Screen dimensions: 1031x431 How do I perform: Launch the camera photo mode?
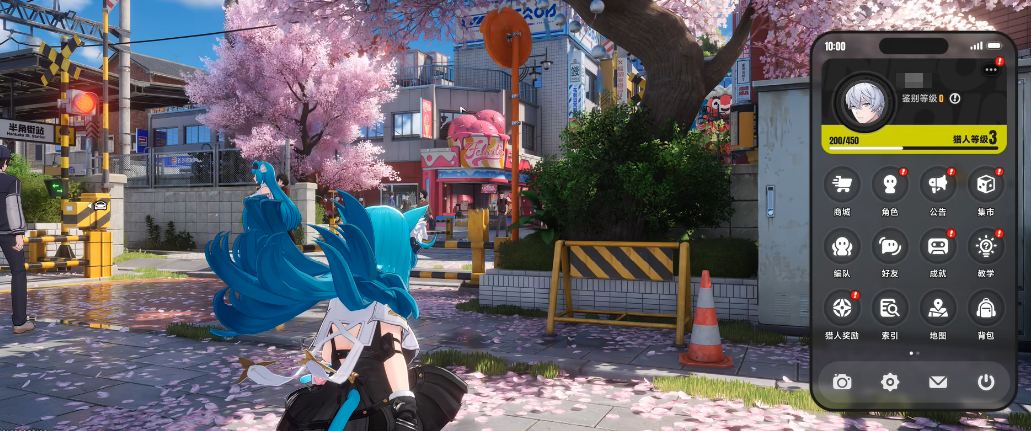tap(842, 381)
